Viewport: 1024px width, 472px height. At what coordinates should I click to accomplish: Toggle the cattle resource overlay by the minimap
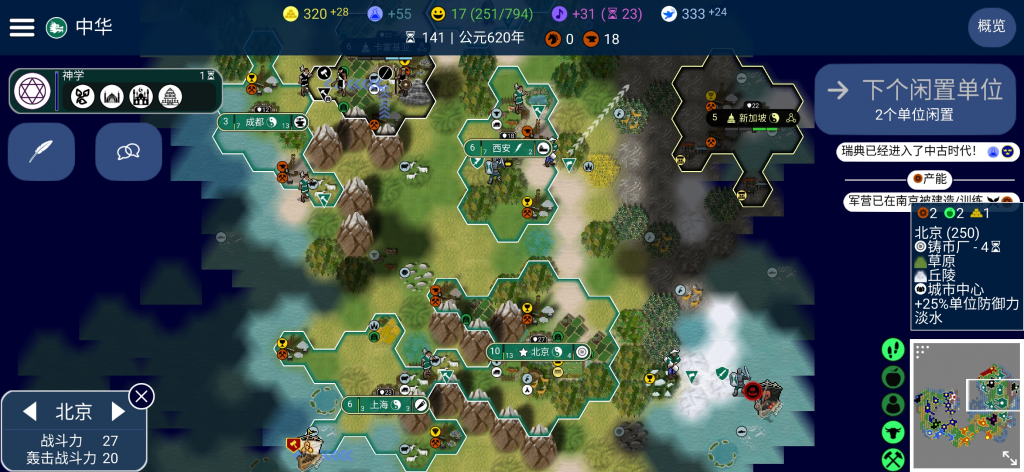tap(893, 432)
